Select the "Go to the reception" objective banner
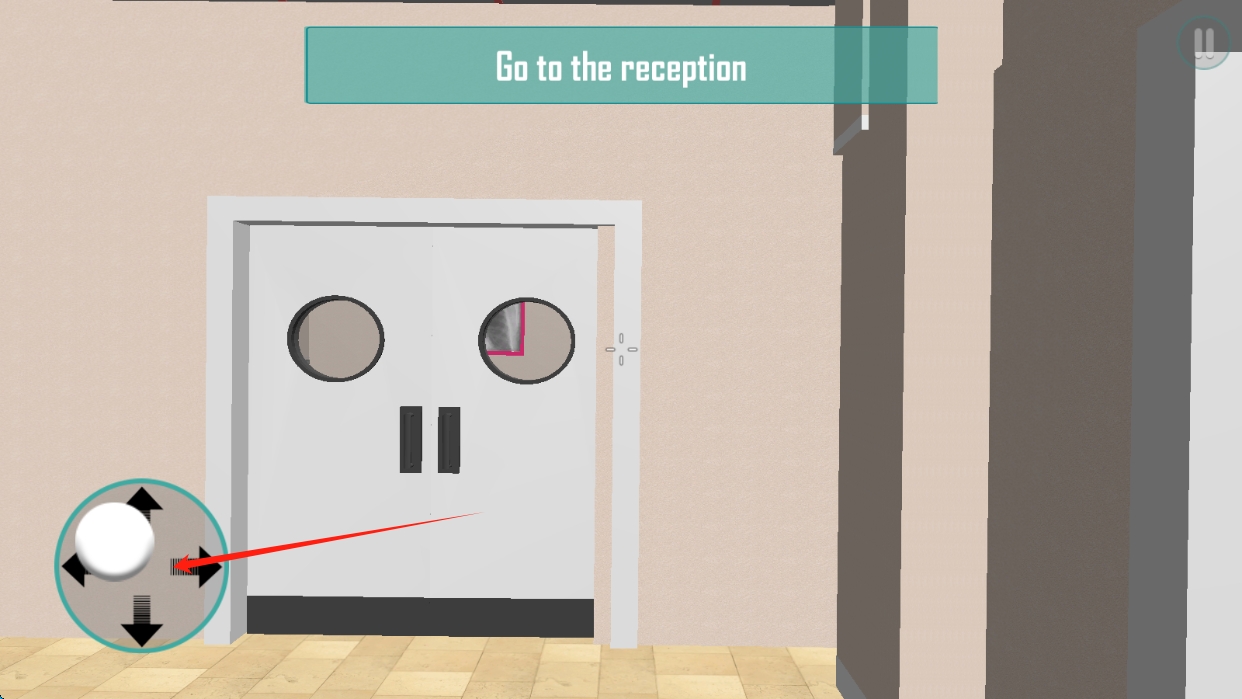Screen dimensions: 1242x699 click(621, 66)
